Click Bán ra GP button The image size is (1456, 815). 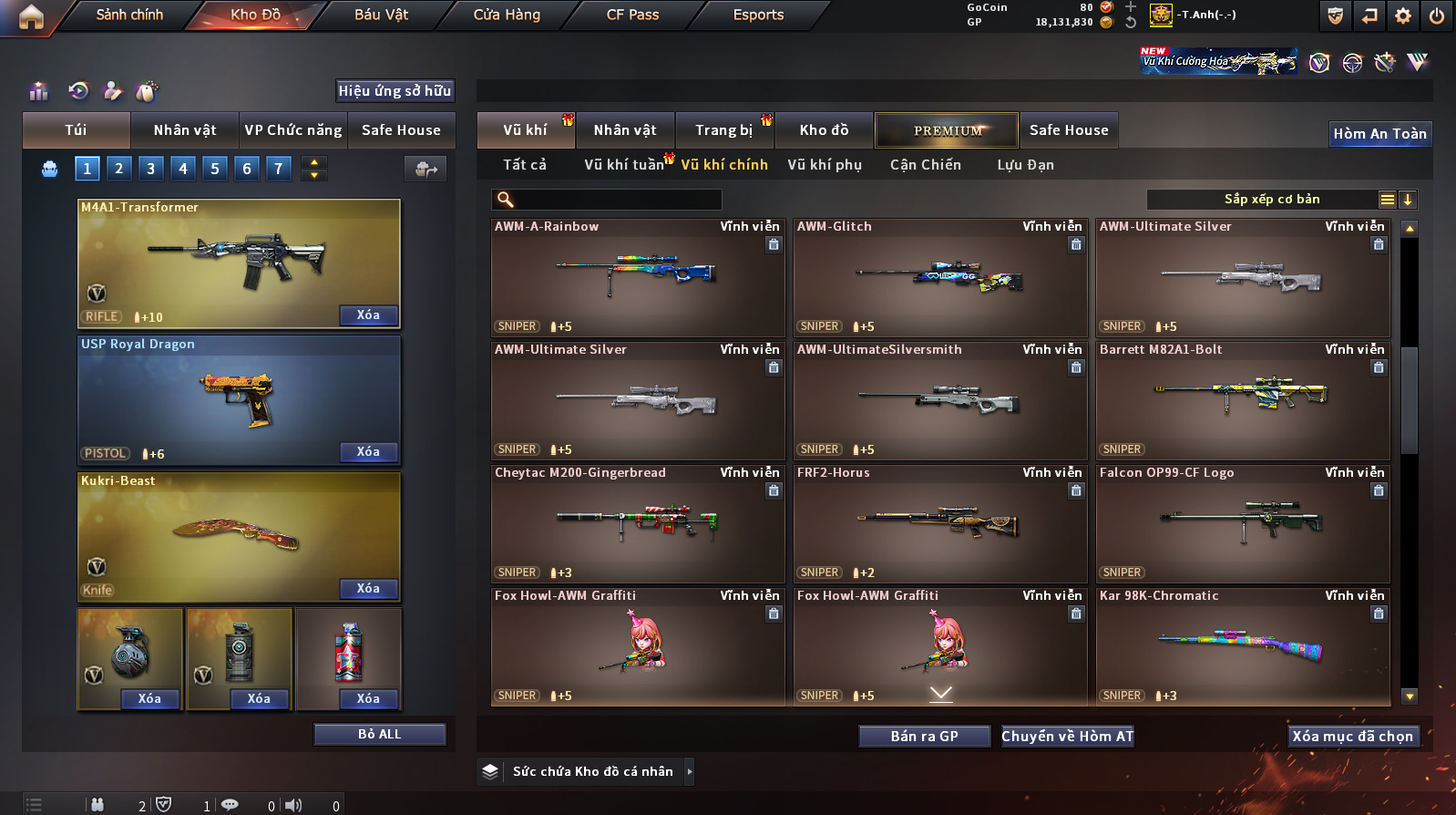[924, 737]
